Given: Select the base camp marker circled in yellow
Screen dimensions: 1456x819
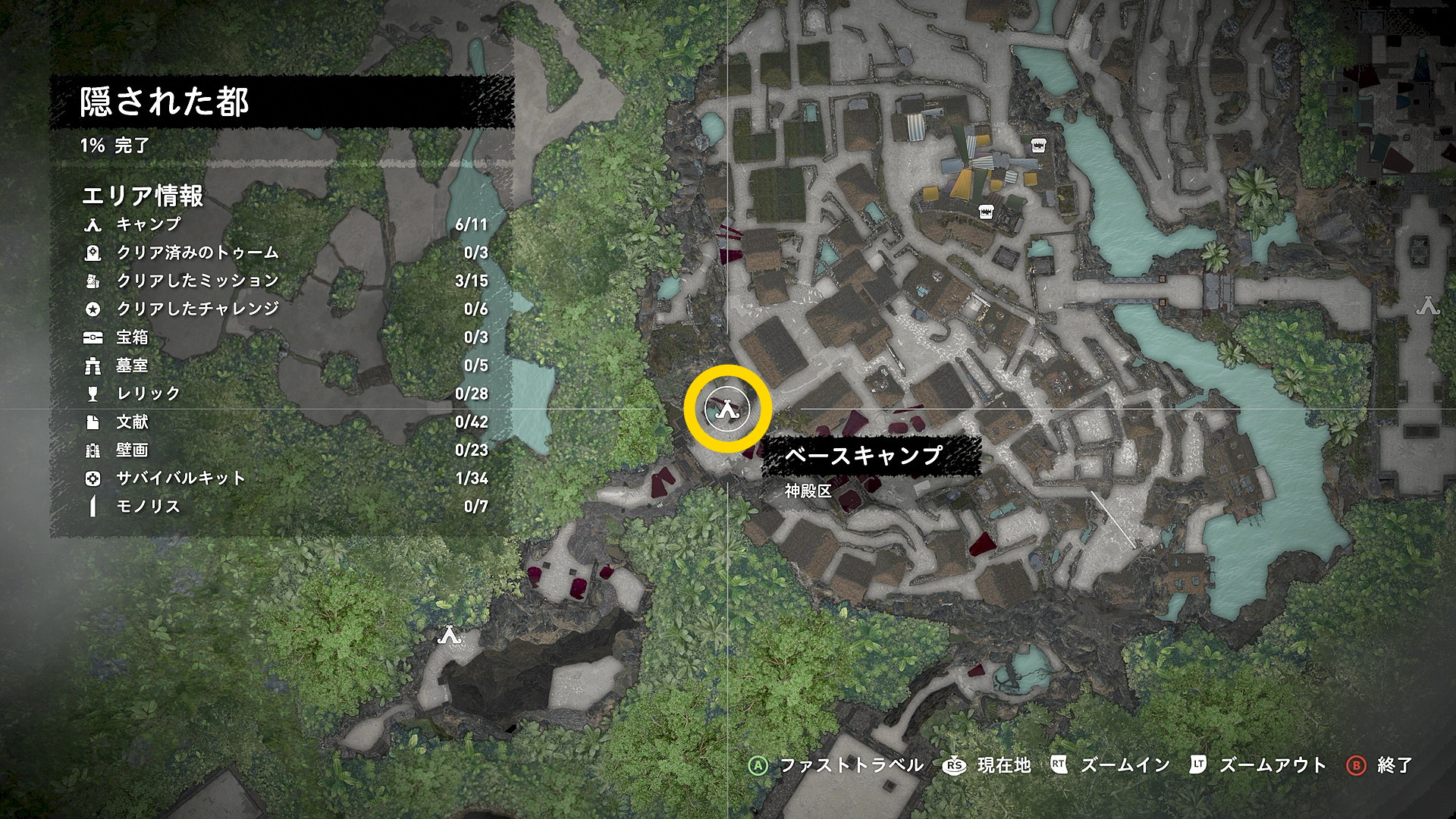Looking at the screenshot, I should pyautogui.click(x=728, y=409).
